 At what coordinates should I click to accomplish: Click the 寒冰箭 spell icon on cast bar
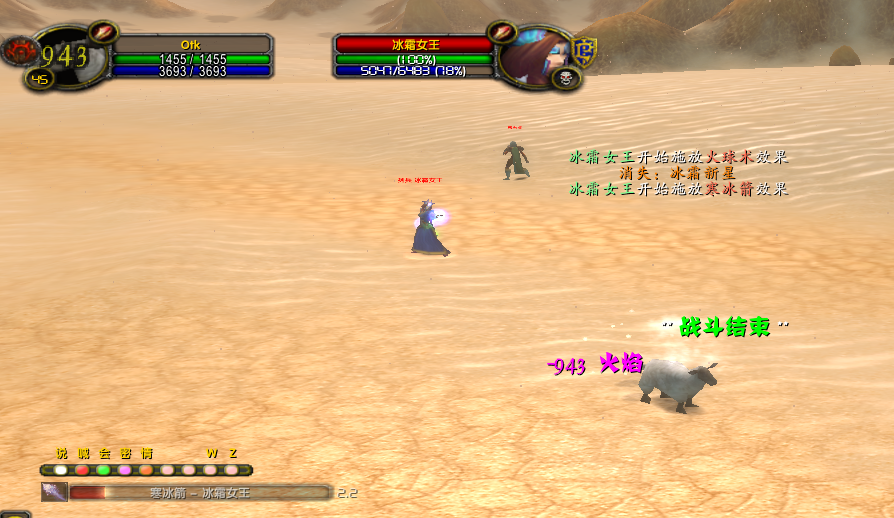[x=54, y=492]
